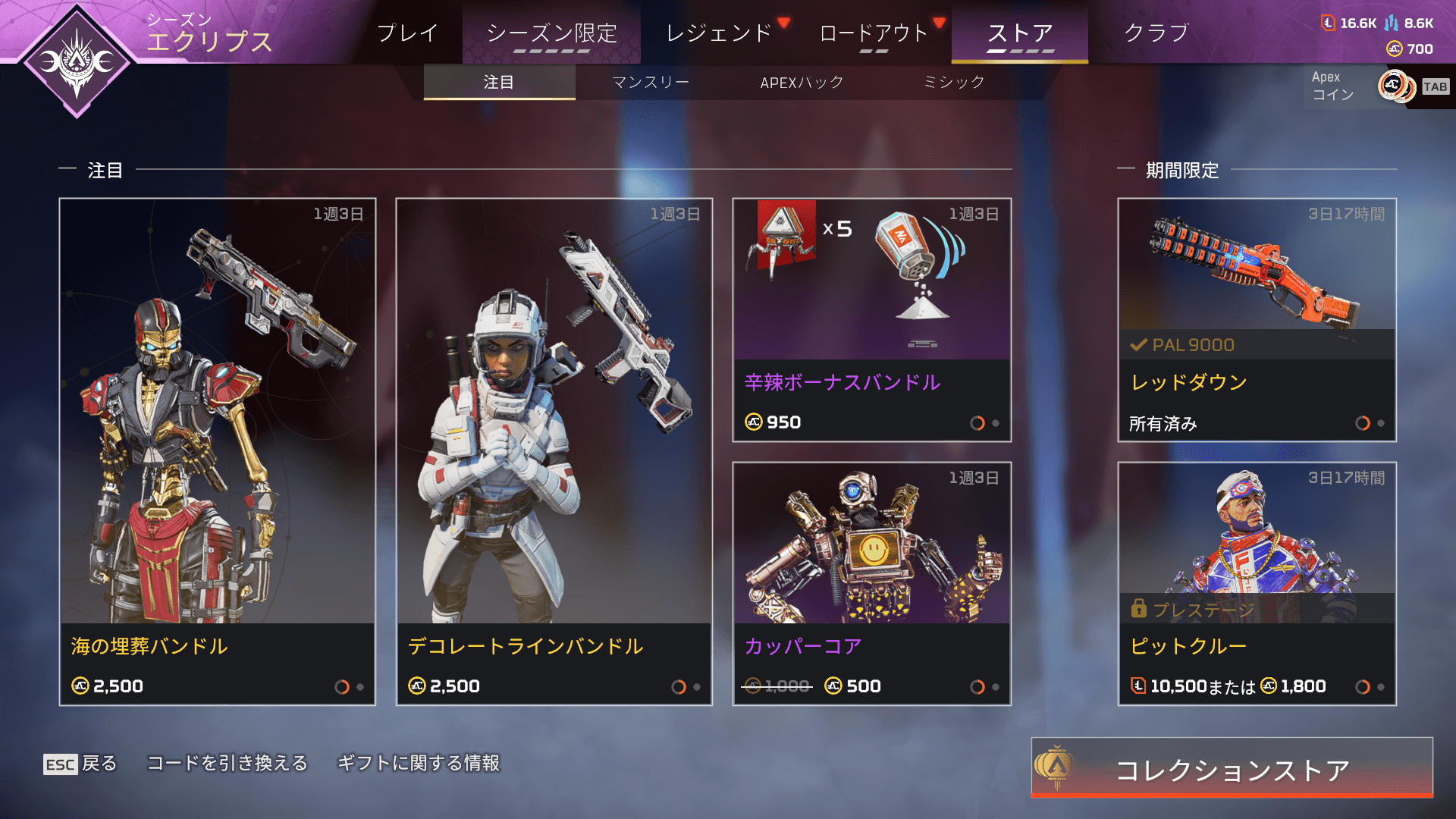View the discounted カッパーコア skin

(x=872, y=583)
